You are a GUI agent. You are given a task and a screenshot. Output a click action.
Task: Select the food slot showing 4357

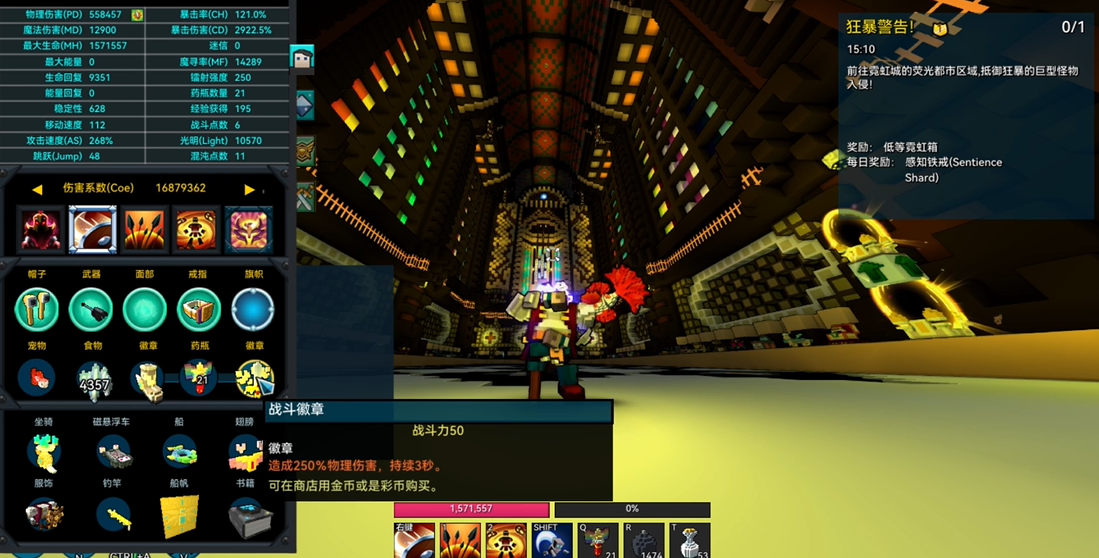93,380
